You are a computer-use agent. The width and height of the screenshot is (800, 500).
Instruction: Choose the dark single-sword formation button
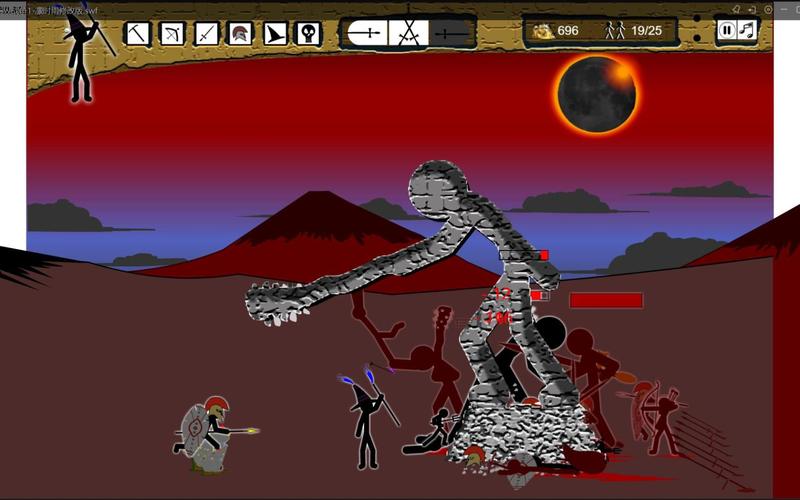click(x=451, y=33)
